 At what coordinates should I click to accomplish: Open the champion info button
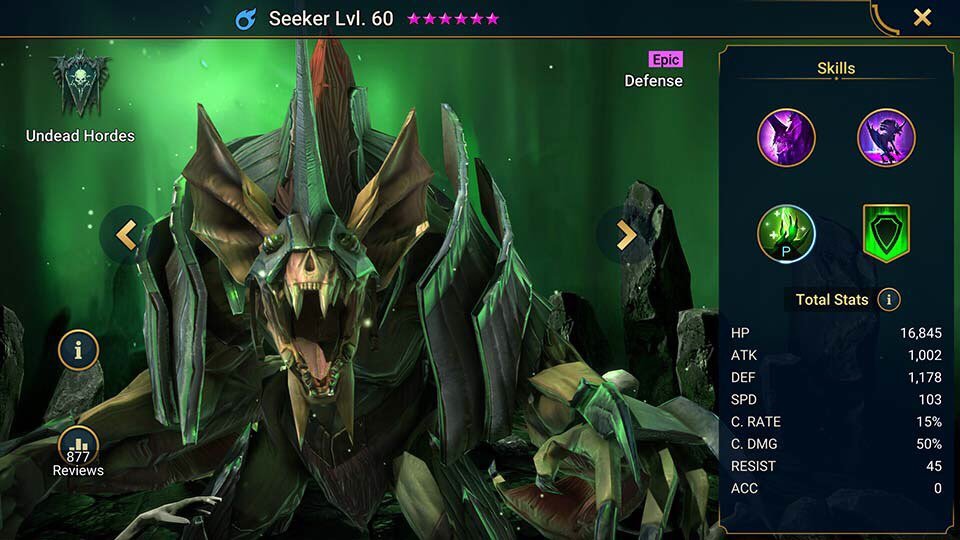[78, 350]
